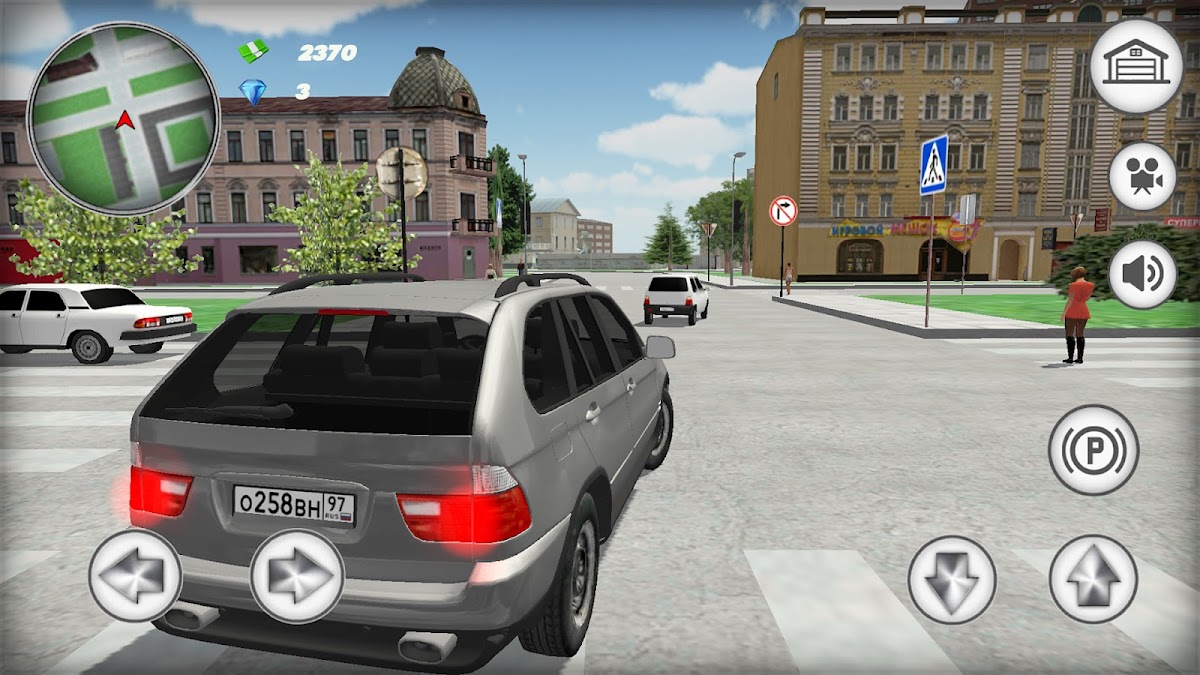Click the circular minimap
This screenshot has width=1200, height=675.
[123, 119]
